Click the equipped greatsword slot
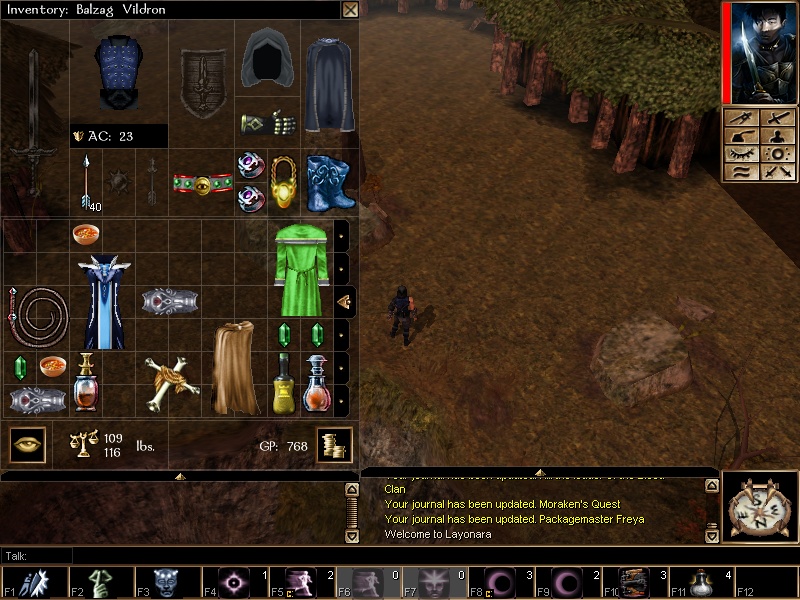 (33, 120)
